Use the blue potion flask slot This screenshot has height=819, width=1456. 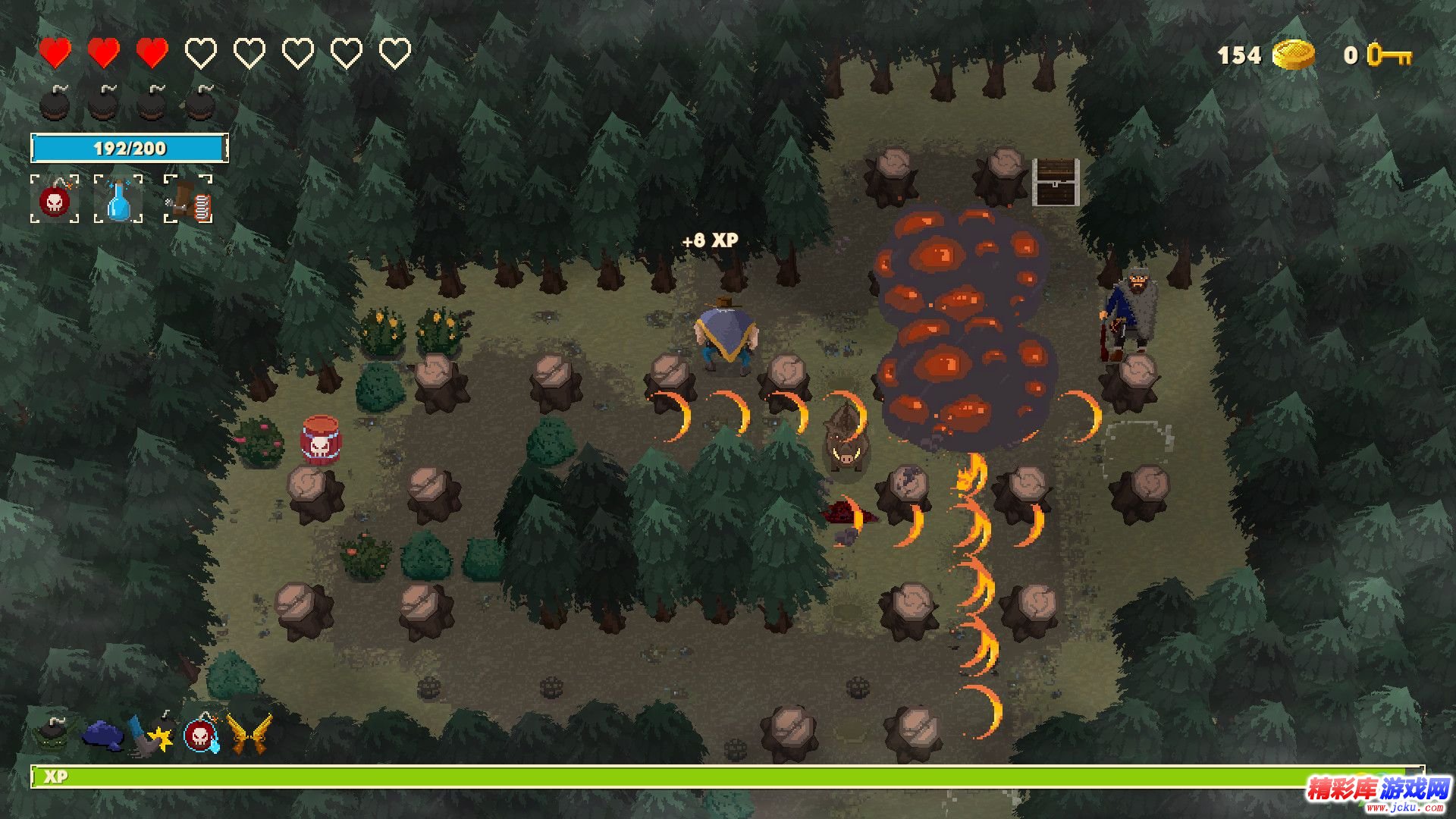[x=118, y=200]
